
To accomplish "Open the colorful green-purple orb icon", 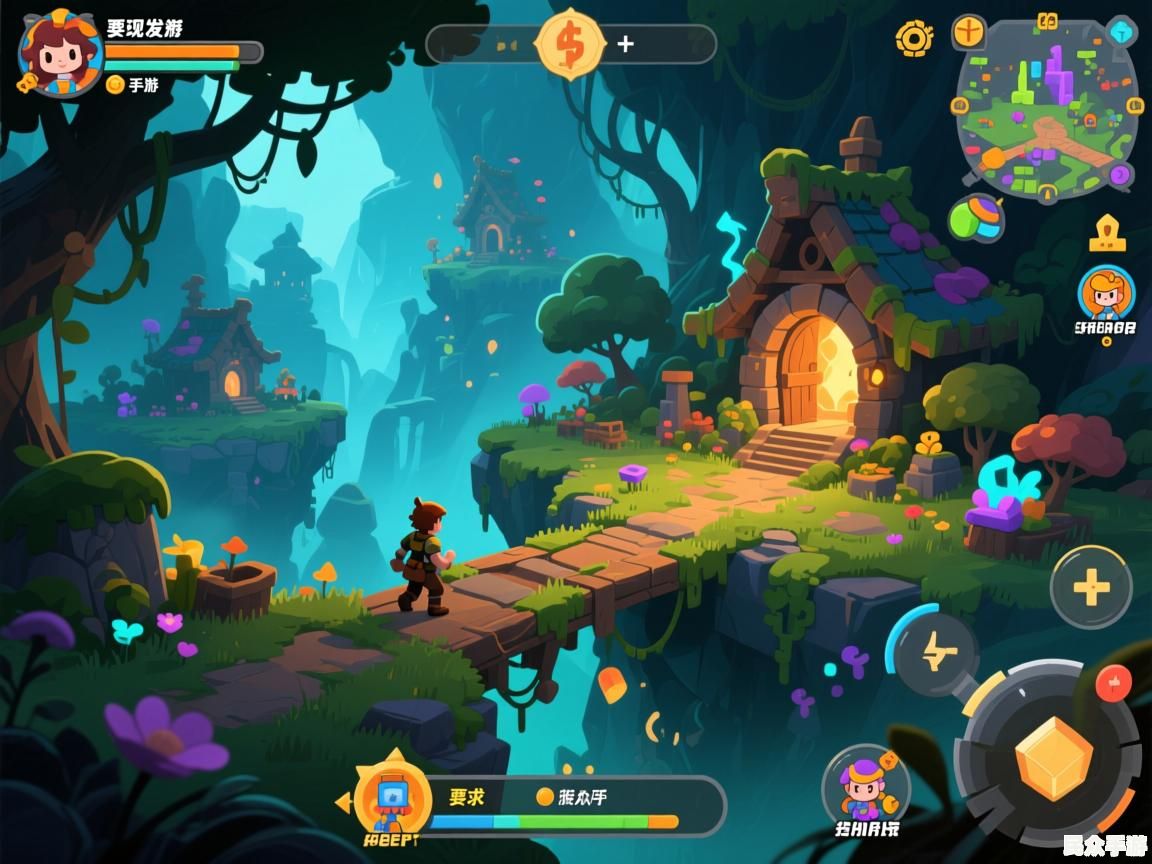I will [977, 219].
